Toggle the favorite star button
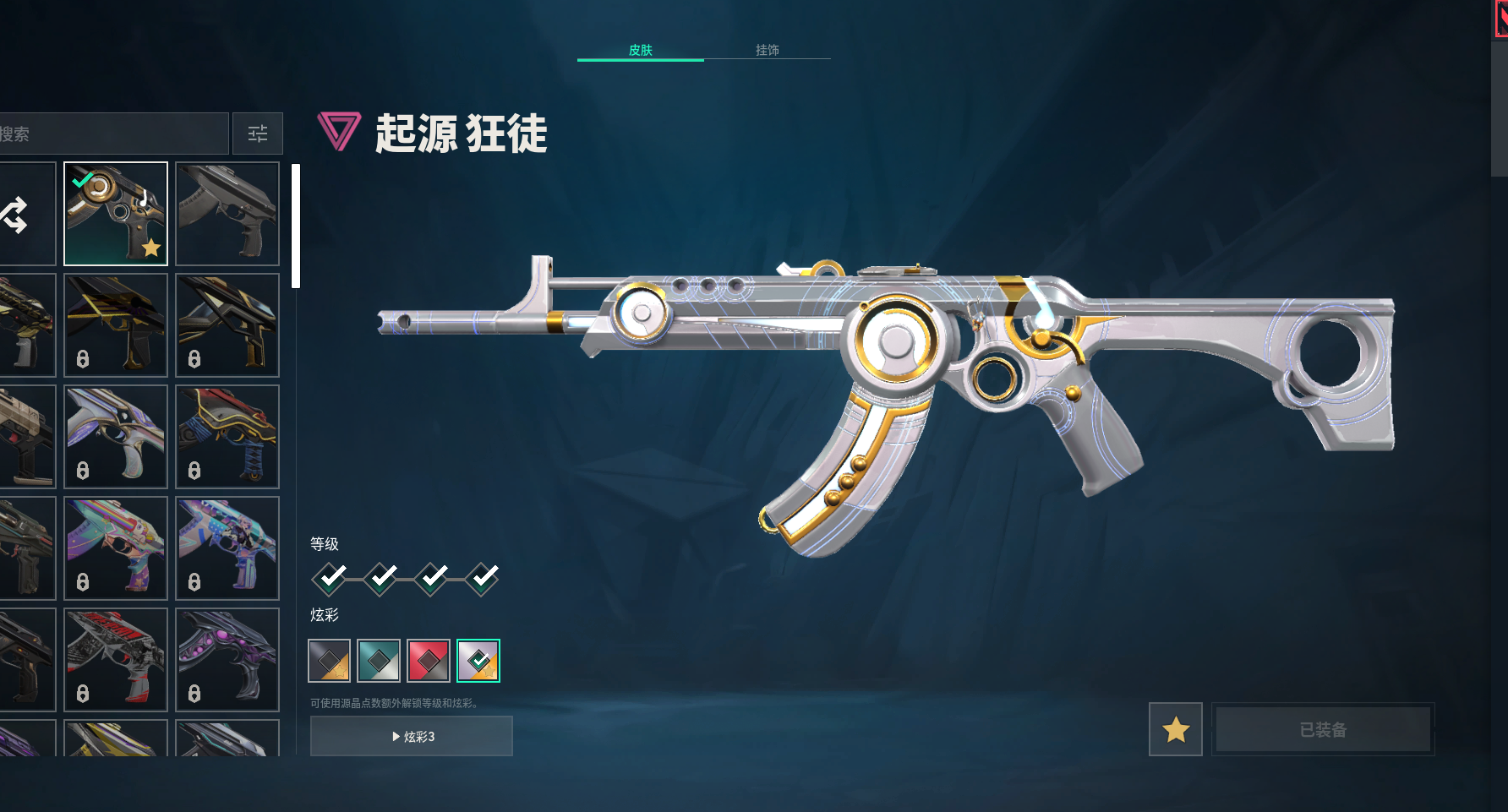The width and height of the screenshot is (1508, 812). point(1176,729)
